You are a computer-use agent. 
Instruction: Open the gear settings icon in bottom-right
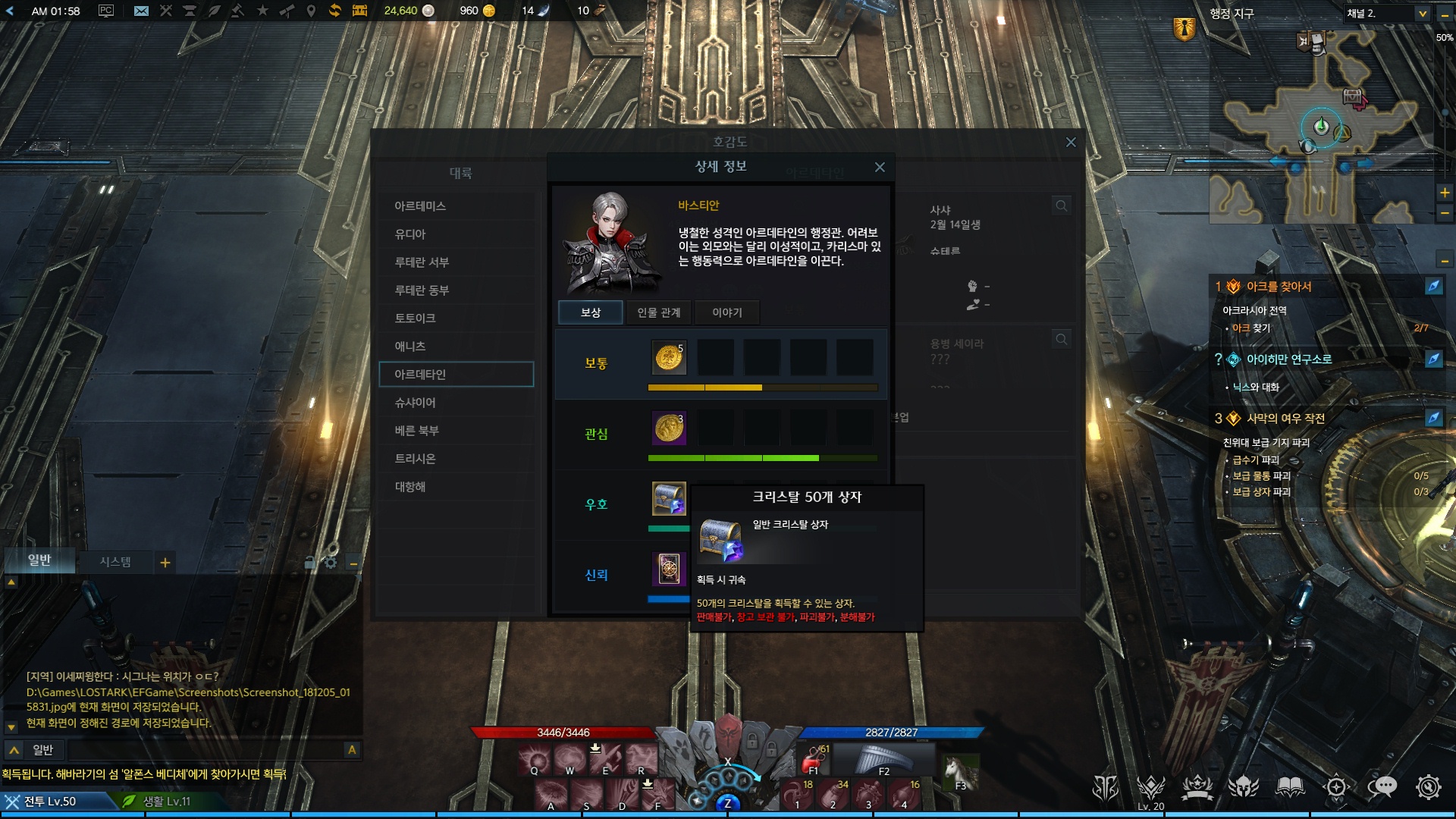tap(1428, 787)
